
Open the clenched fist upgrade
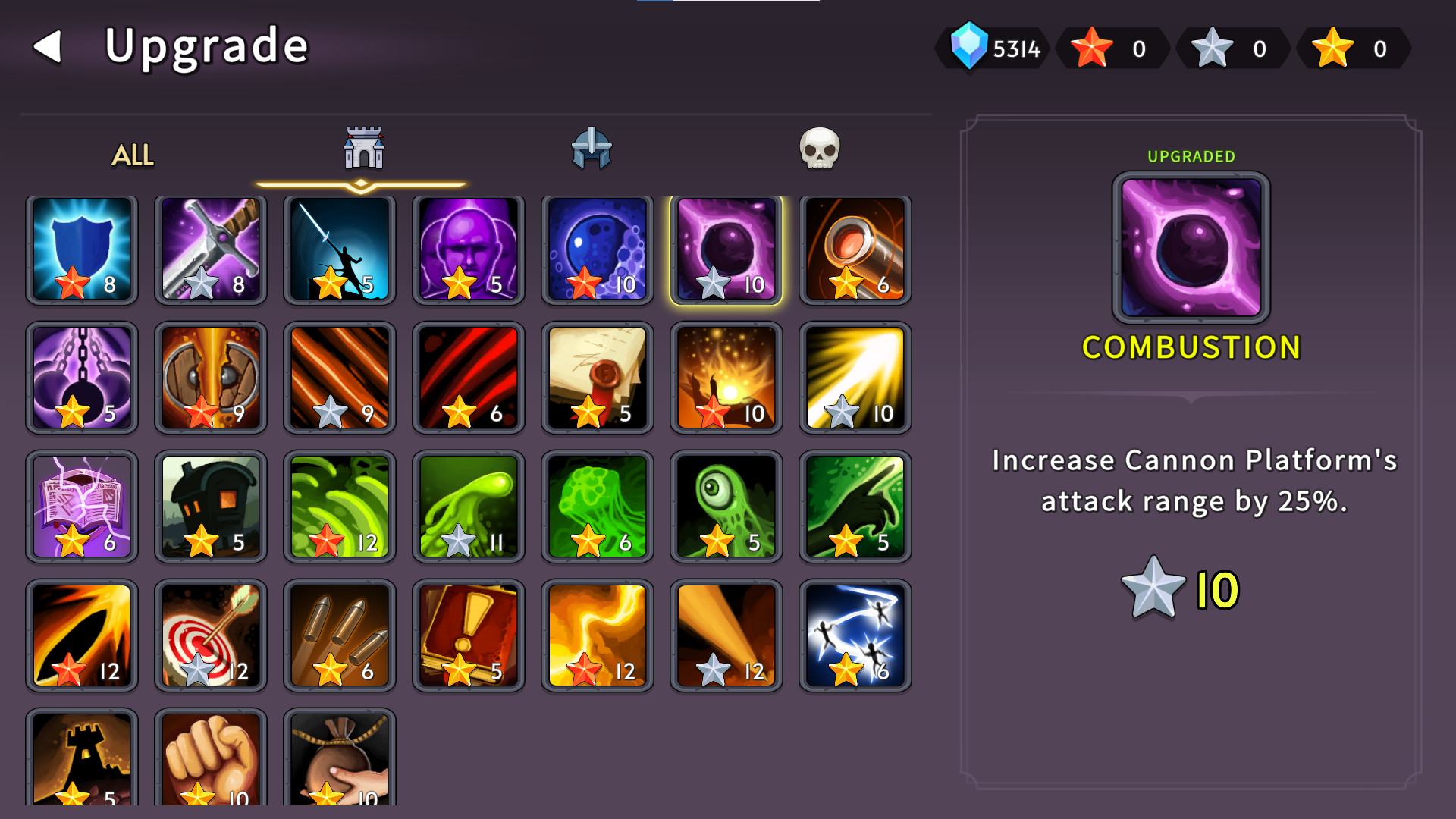pyautogui.click(x=209, y=758)
